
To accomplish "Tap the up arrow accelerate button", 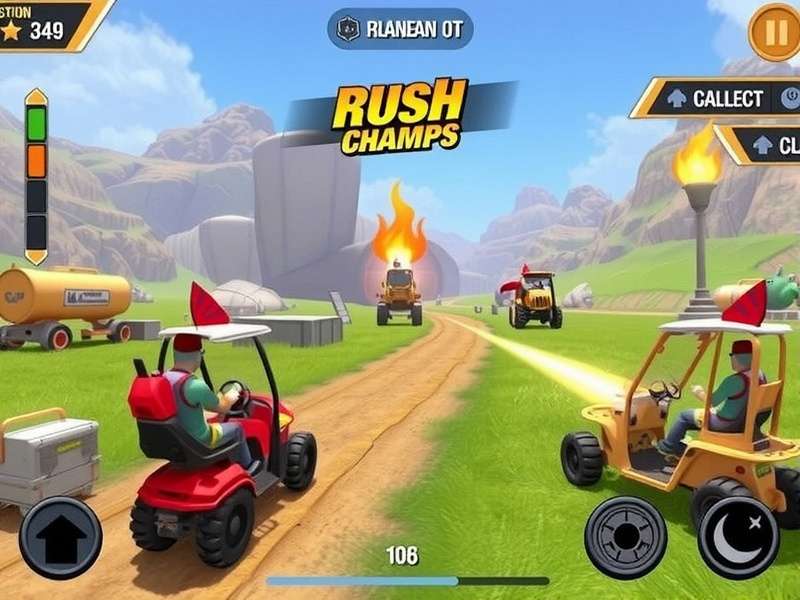I will (x=60, y=538).
